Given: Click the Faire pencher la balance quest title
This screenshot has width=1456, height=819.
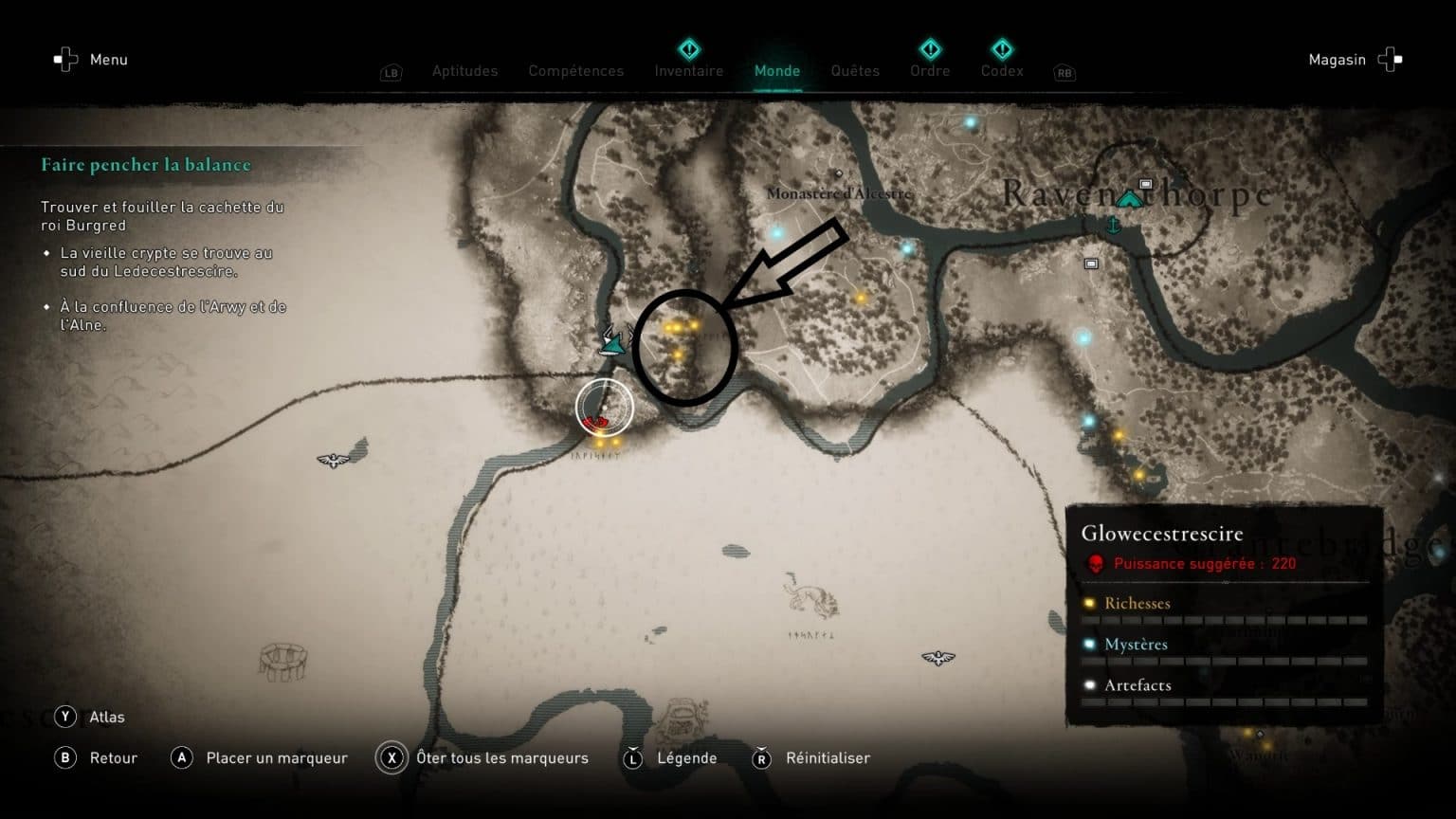Looking at the screenshot, I should 145,164.
